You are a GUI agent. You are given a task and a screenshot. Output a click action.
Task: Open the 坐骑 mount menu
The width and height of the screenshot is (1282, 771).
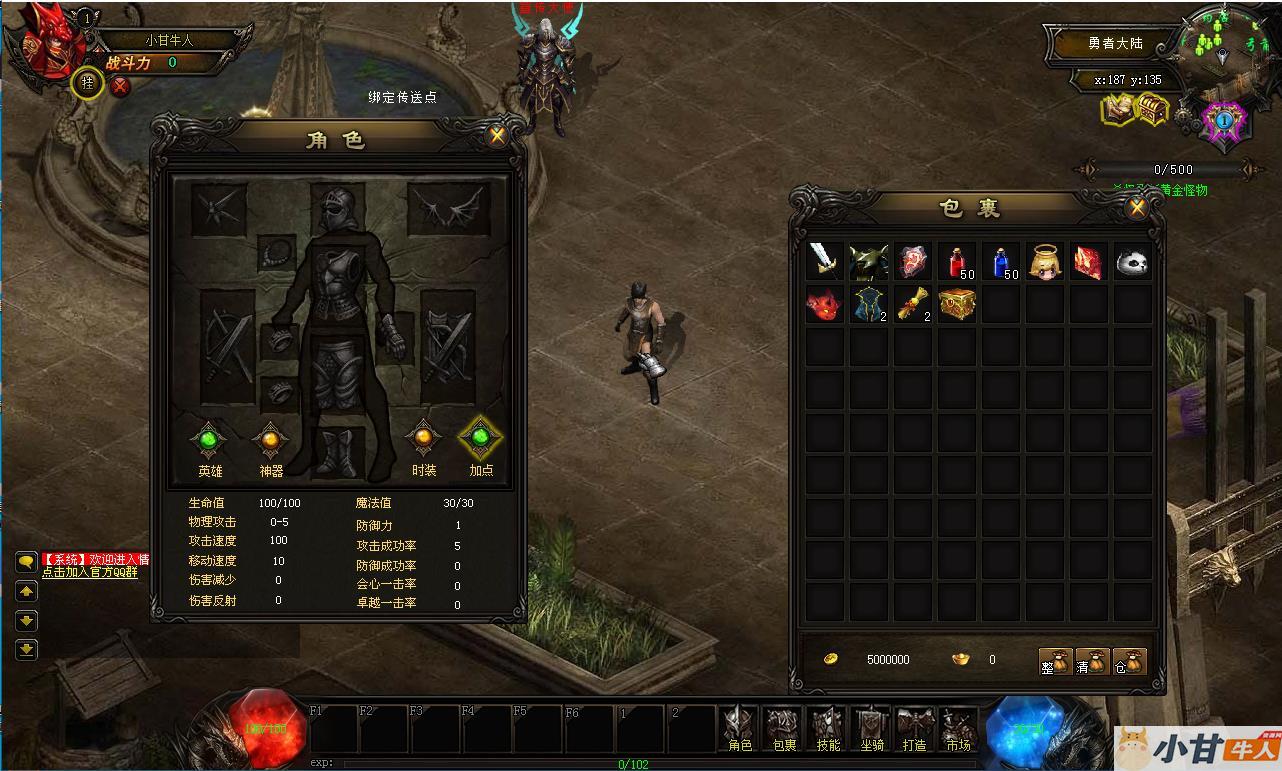(871, 728)
